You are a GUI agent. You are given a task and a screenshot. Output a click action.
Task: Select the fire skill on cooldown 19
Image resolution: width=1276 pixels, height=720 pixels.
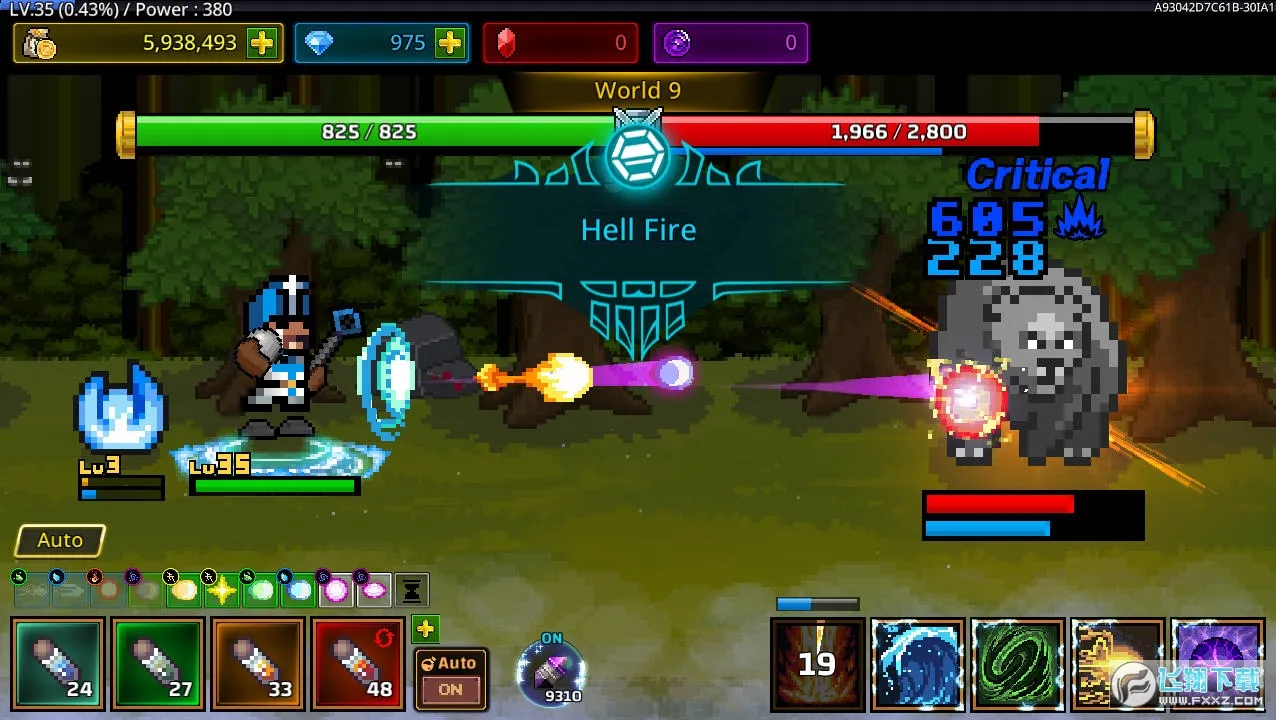point(818,664)
